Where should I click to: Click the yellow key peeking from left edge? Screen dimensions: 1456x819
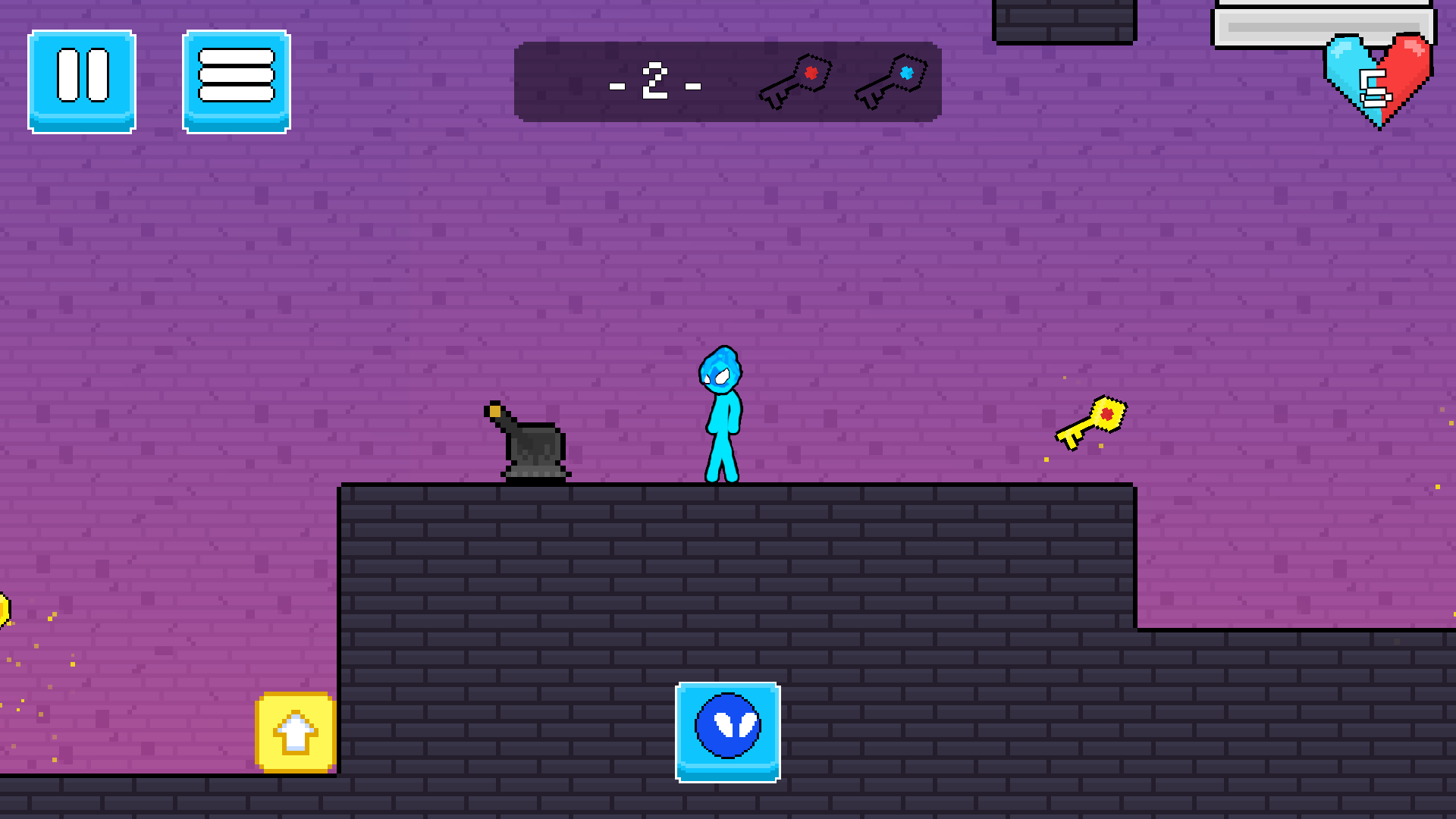[6, 607]
